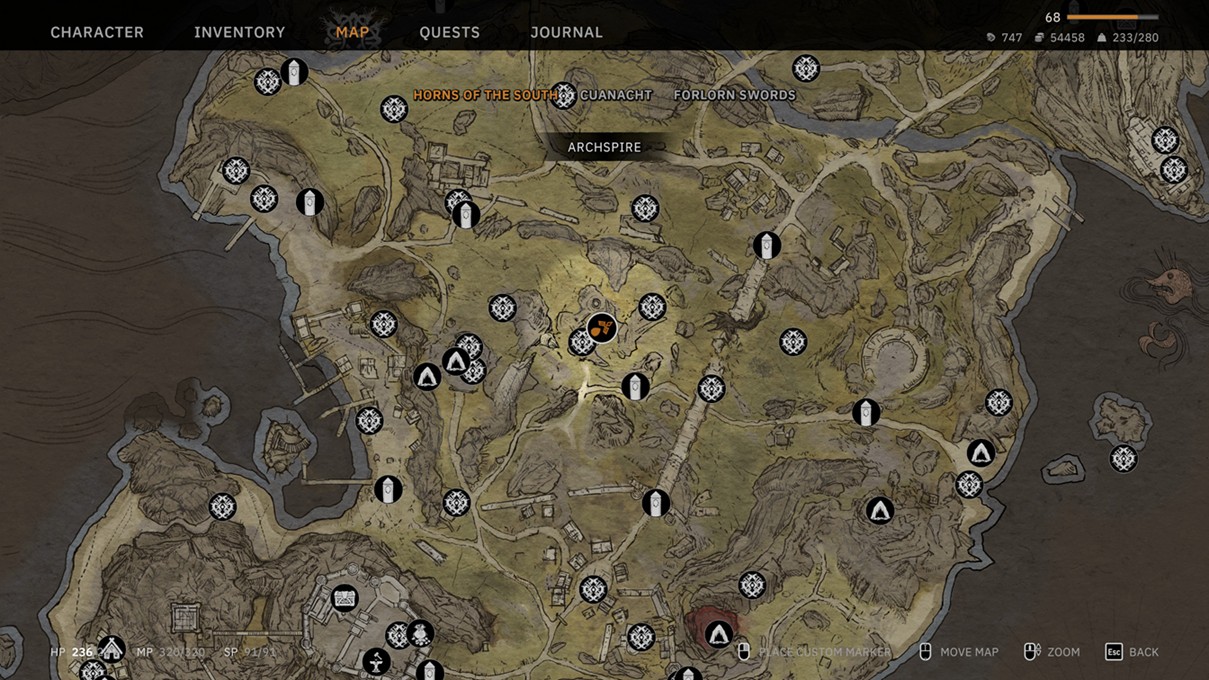The width and height of the screenshot is (1209, 680).
Task: Choose the anvil and hammer blacksmith marker
Action: point(376,661)
